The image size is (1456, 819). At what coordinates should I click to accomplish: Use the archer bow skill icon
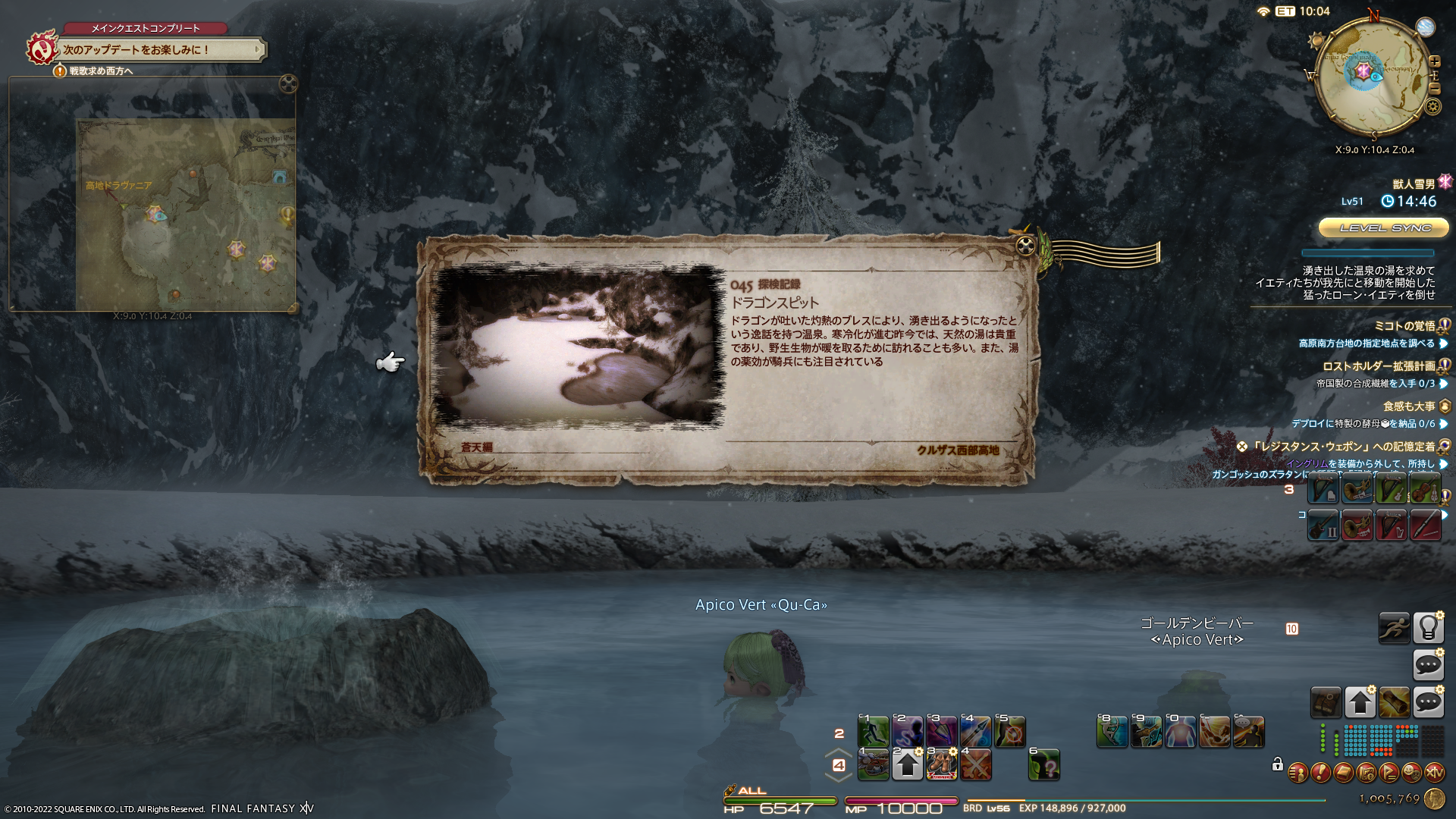tap(1112, 733)
